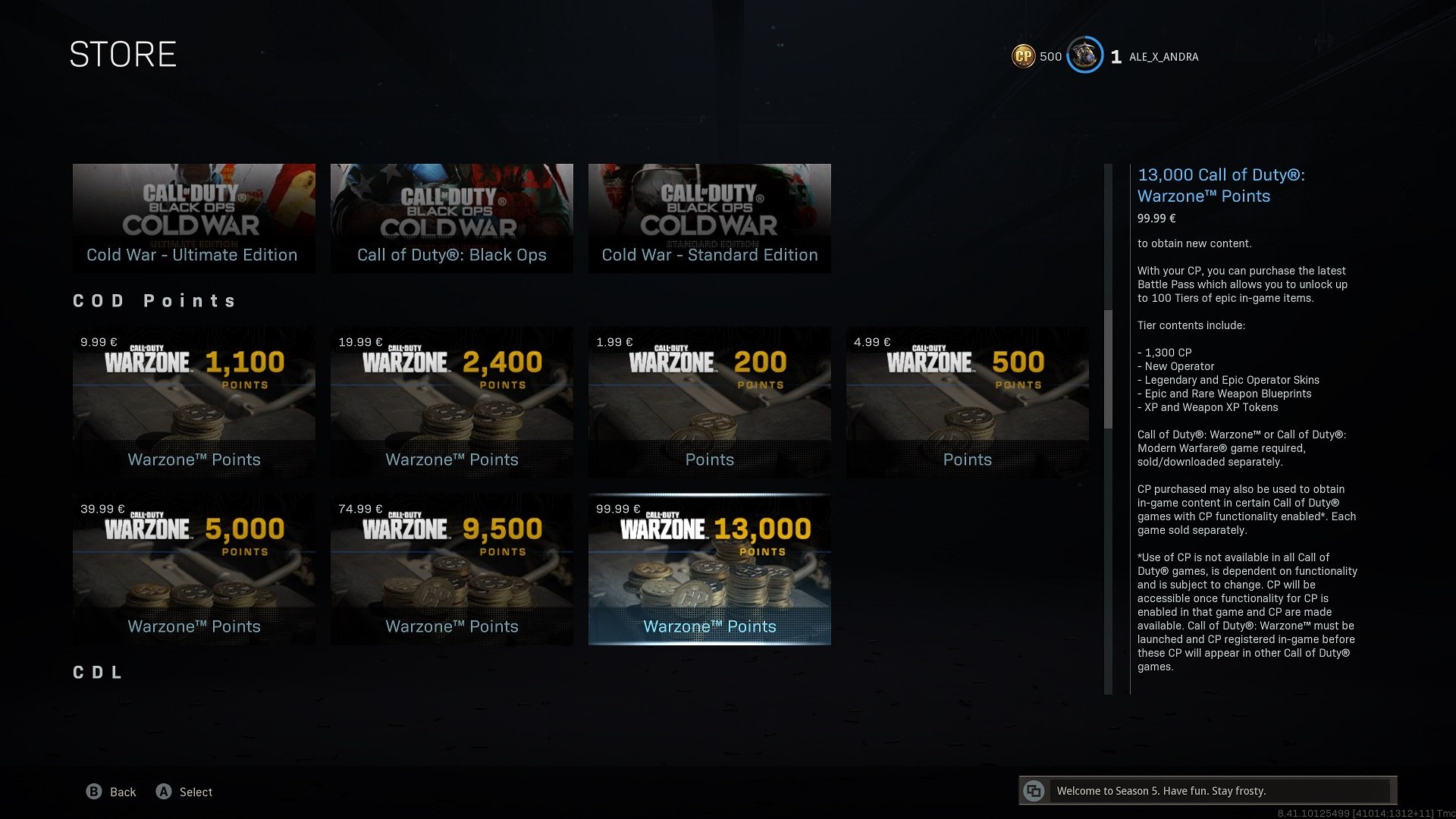Choose the 200 Points pack for 1.99 €

pos(709,402)
